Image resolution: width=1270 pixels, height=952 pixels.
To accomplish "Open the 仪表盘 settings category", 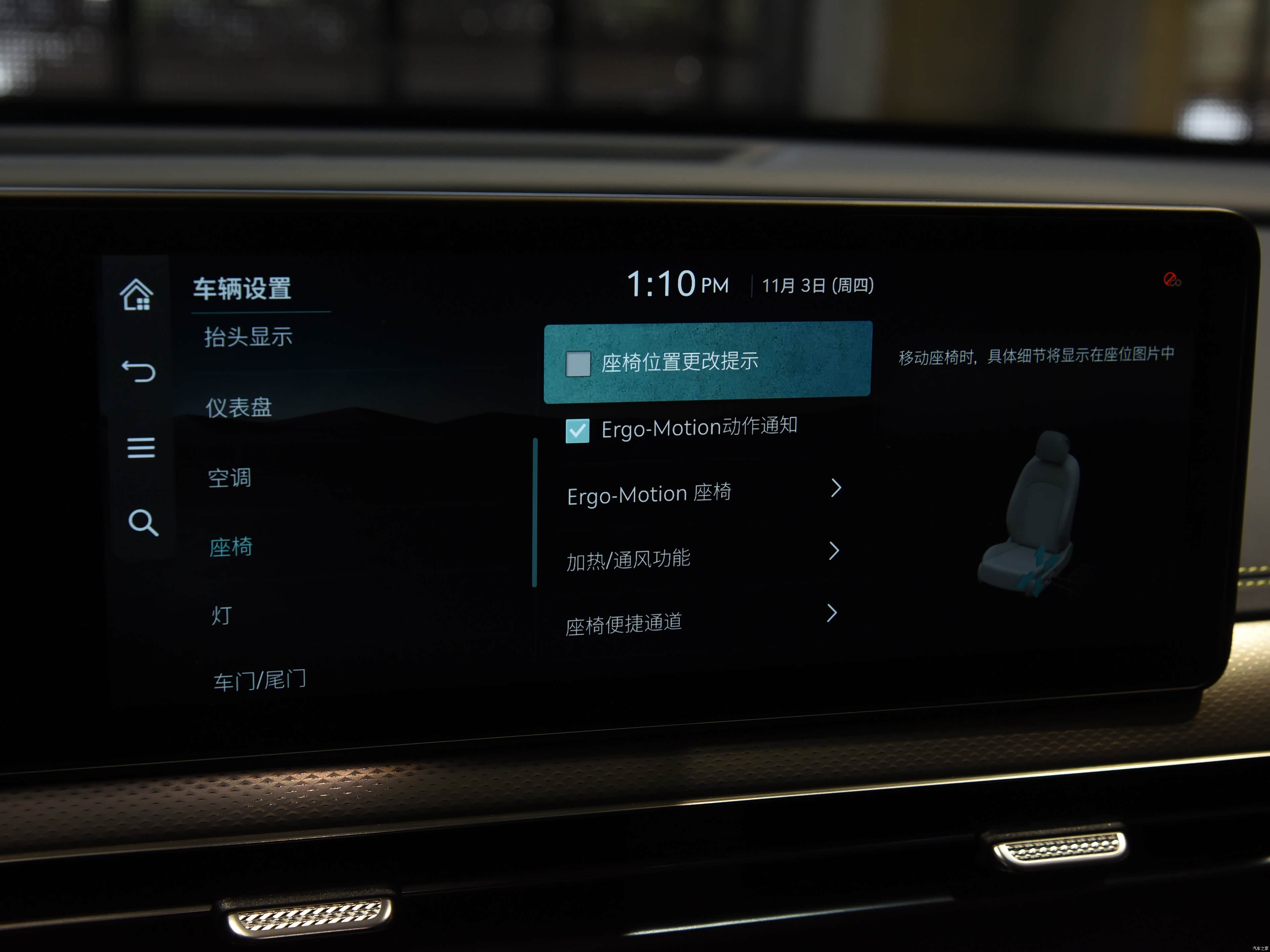I will coord(239,408).
